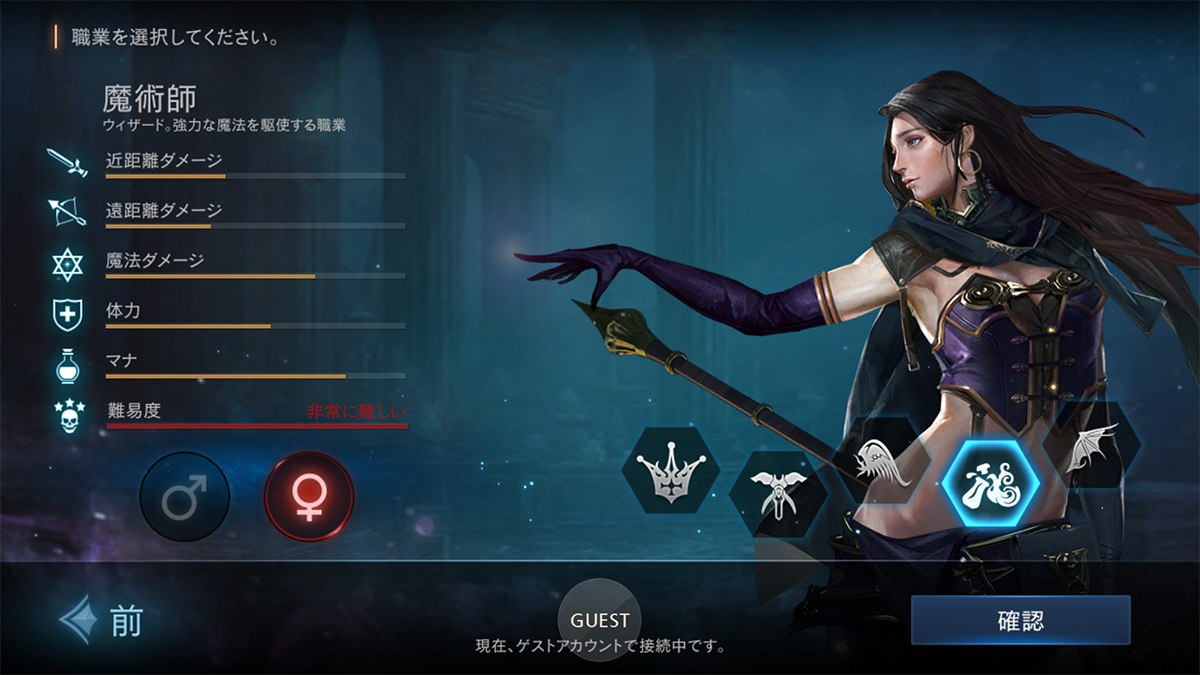Select the crown class hexagon
Screen dimensions: 1200x675
coord(671,470)
